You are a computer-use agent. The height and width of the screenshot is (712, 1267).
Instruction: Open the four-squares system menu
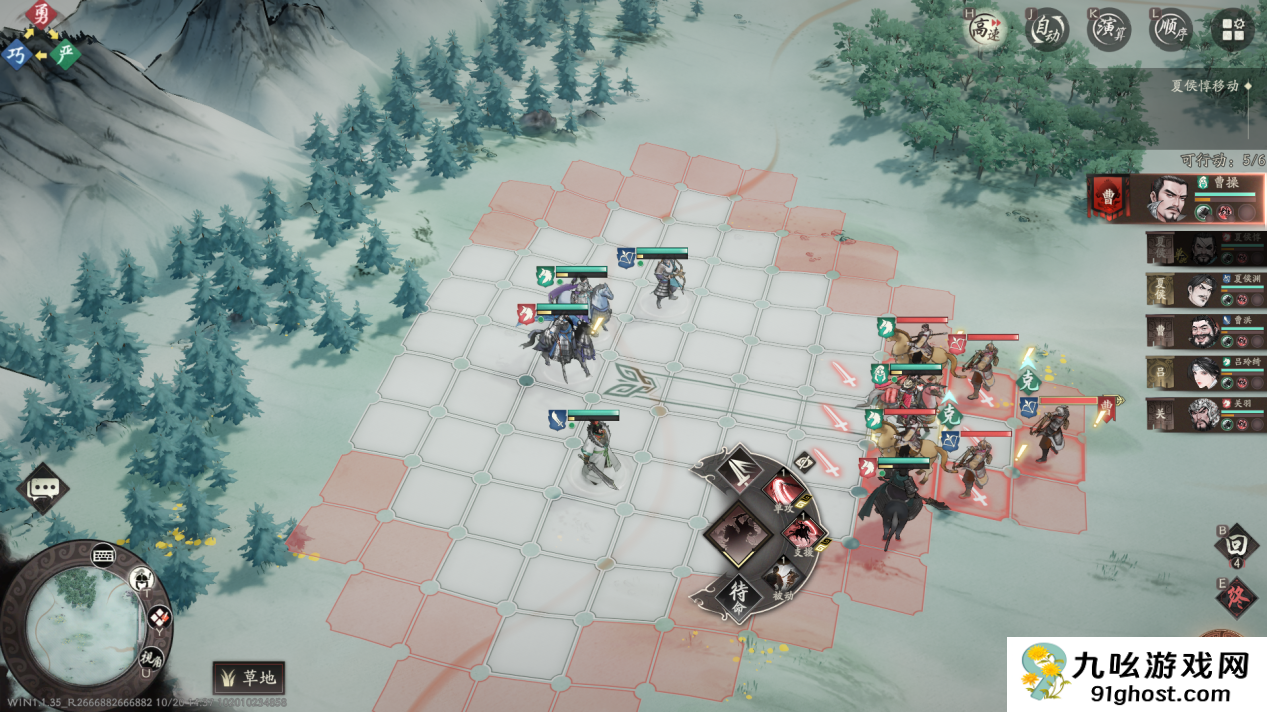(x=1232, y=29)
